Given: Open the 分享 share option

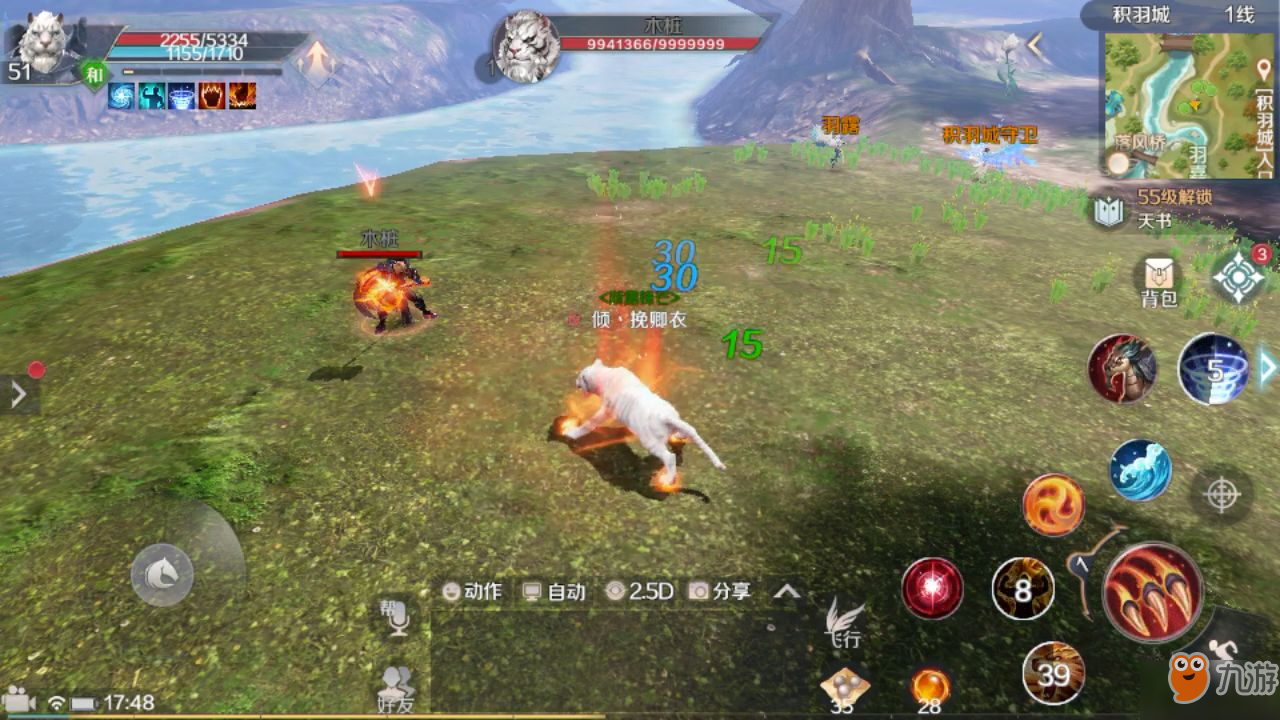Looking at the screenshot, I should tap(720, 591).
